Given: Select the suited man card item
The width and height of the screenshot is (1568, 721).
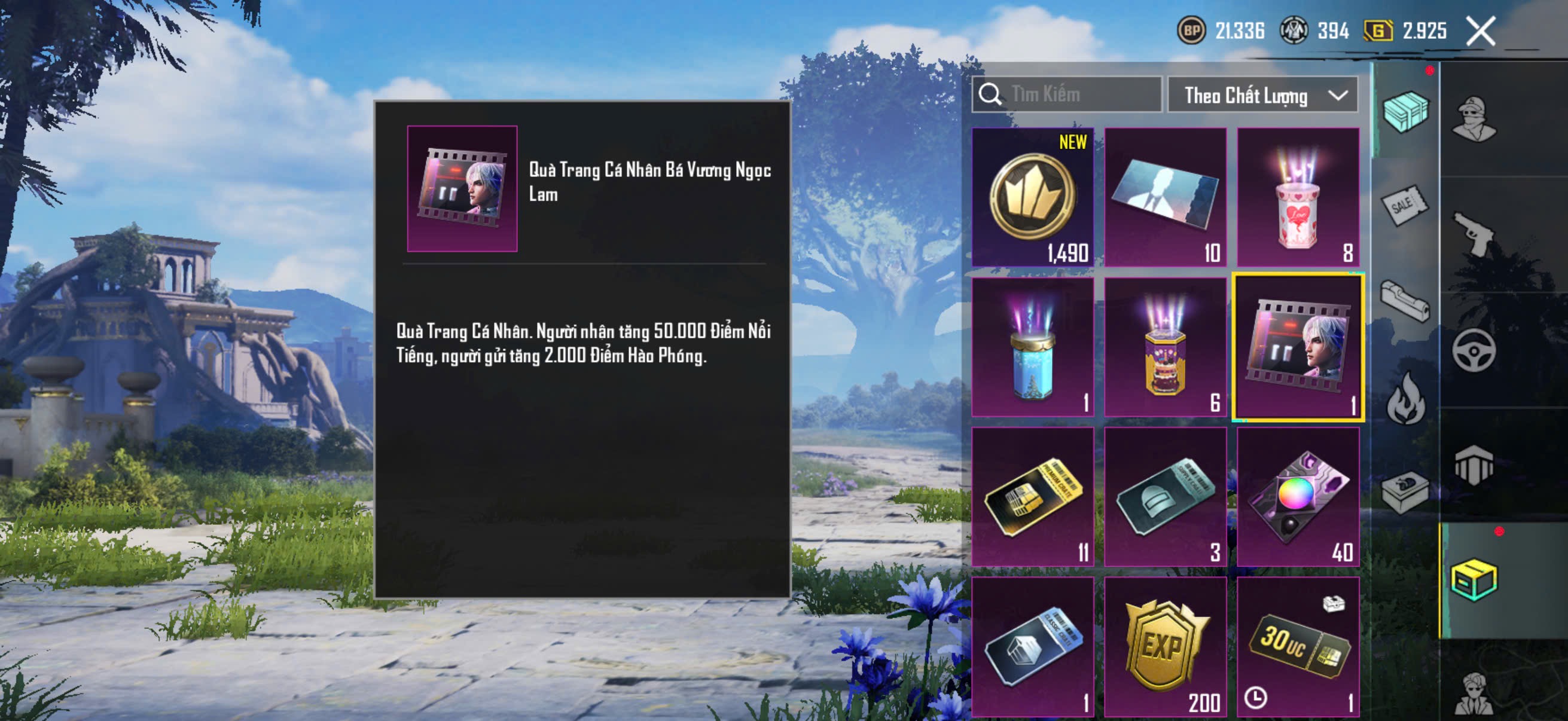Looking at the screenshot, I should [1165, 197].
